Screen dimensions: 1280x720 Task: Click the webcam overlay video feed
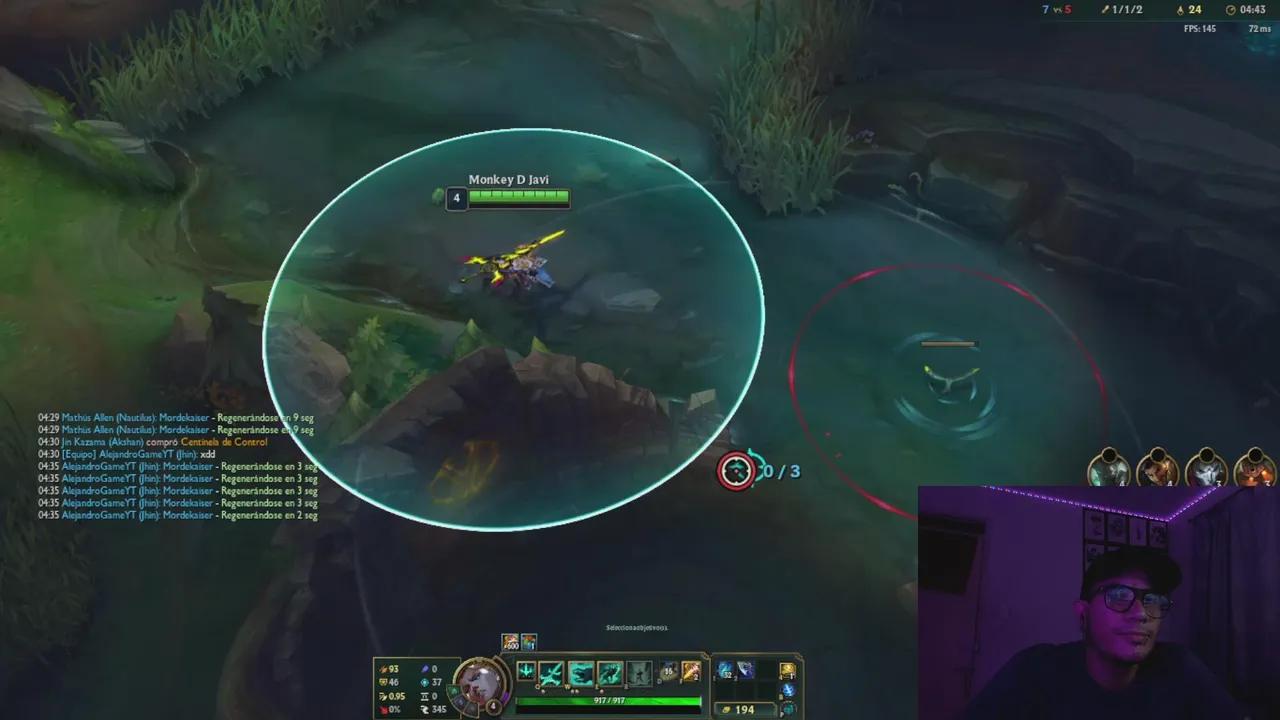coord(1100,600)
